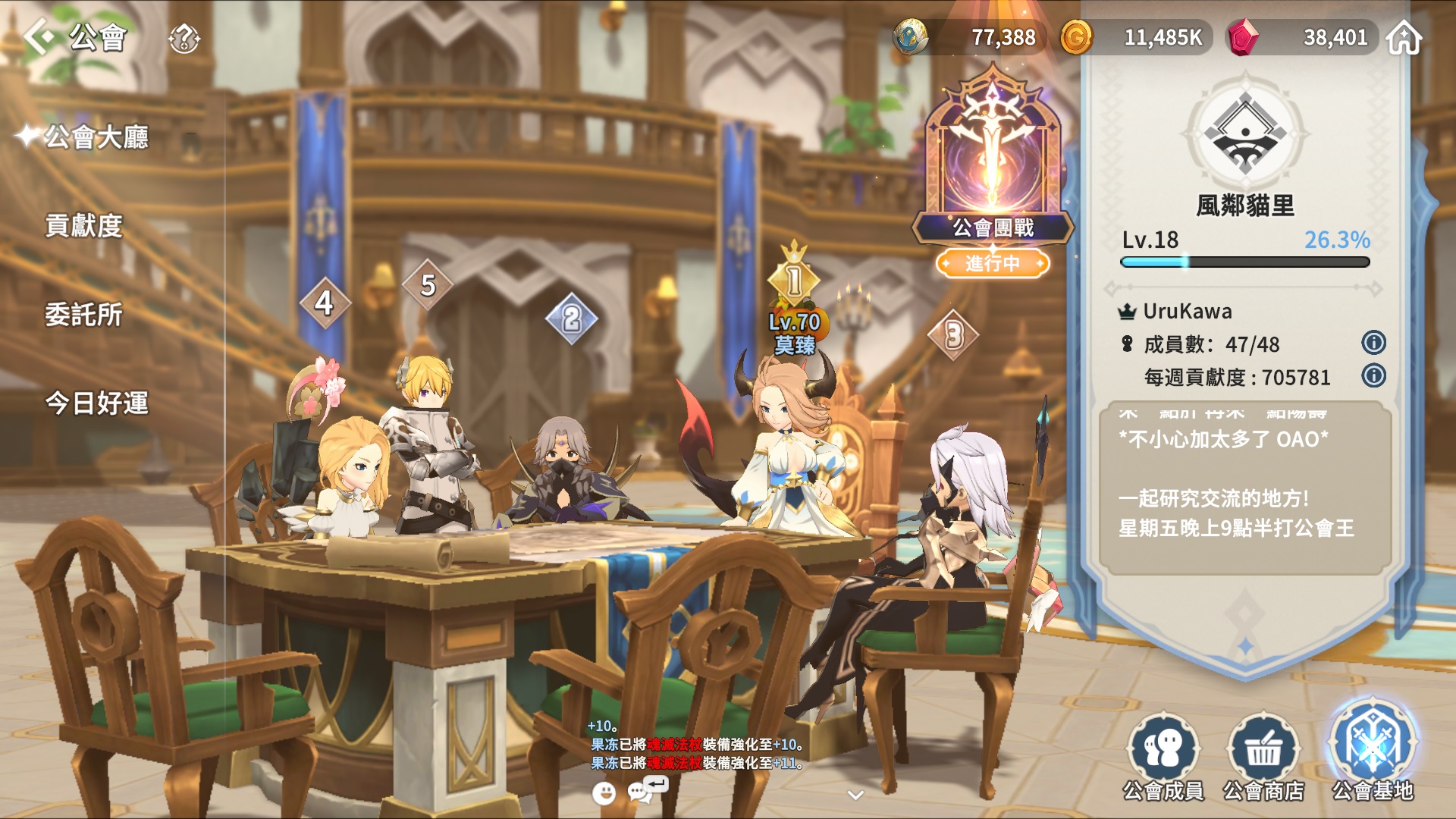Select seat marker number 4
This screenshot has width=1456, height=819.
click(325, 303)
